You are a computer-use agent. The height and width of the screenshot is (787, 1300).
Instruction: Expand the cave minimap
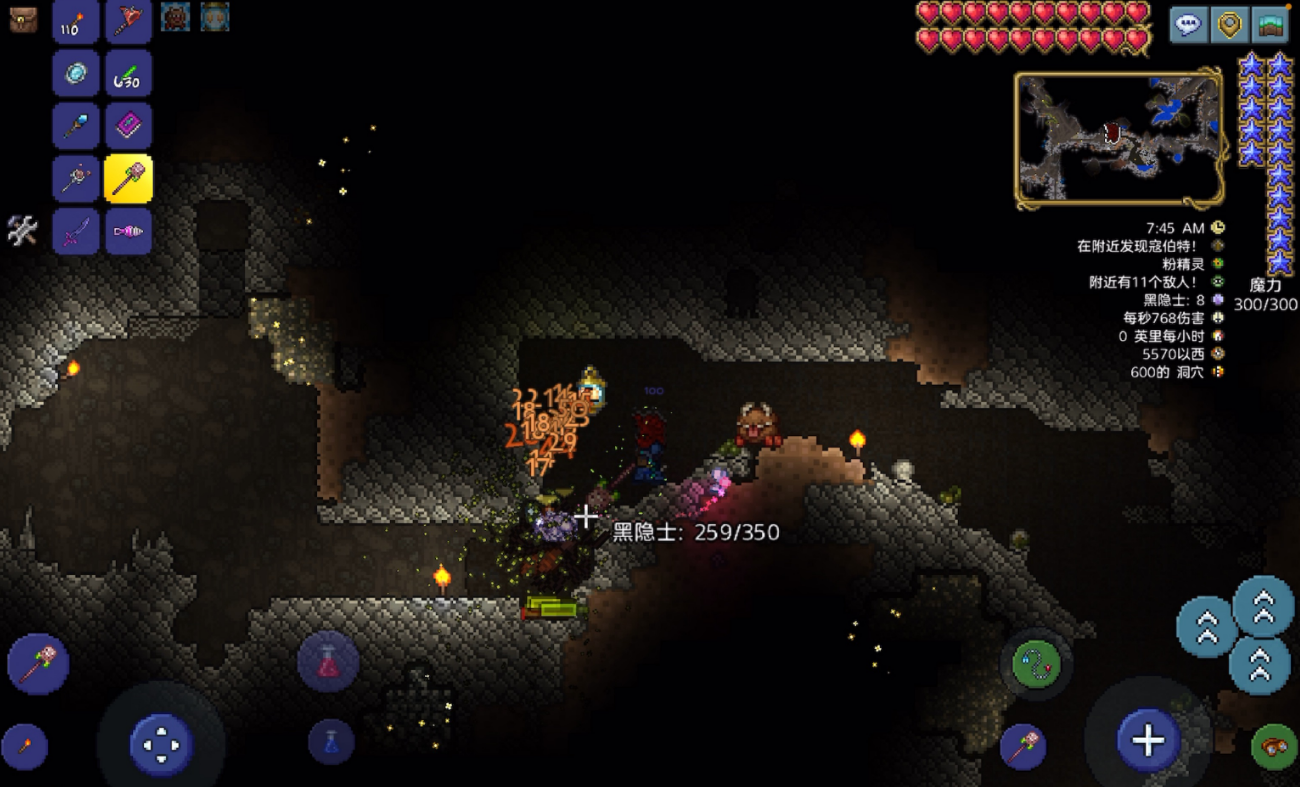[1119, 138]
